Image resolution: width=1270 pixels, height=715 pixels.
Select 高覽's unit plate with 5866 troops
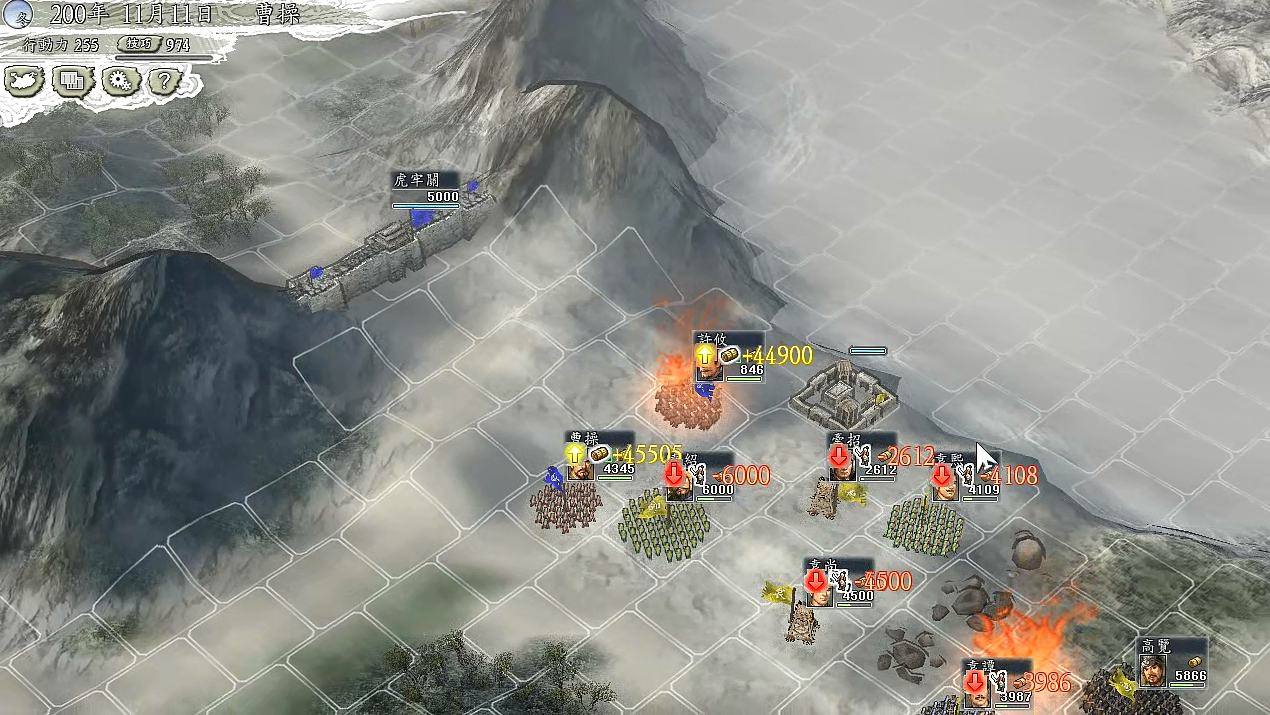pos(1171,663)
